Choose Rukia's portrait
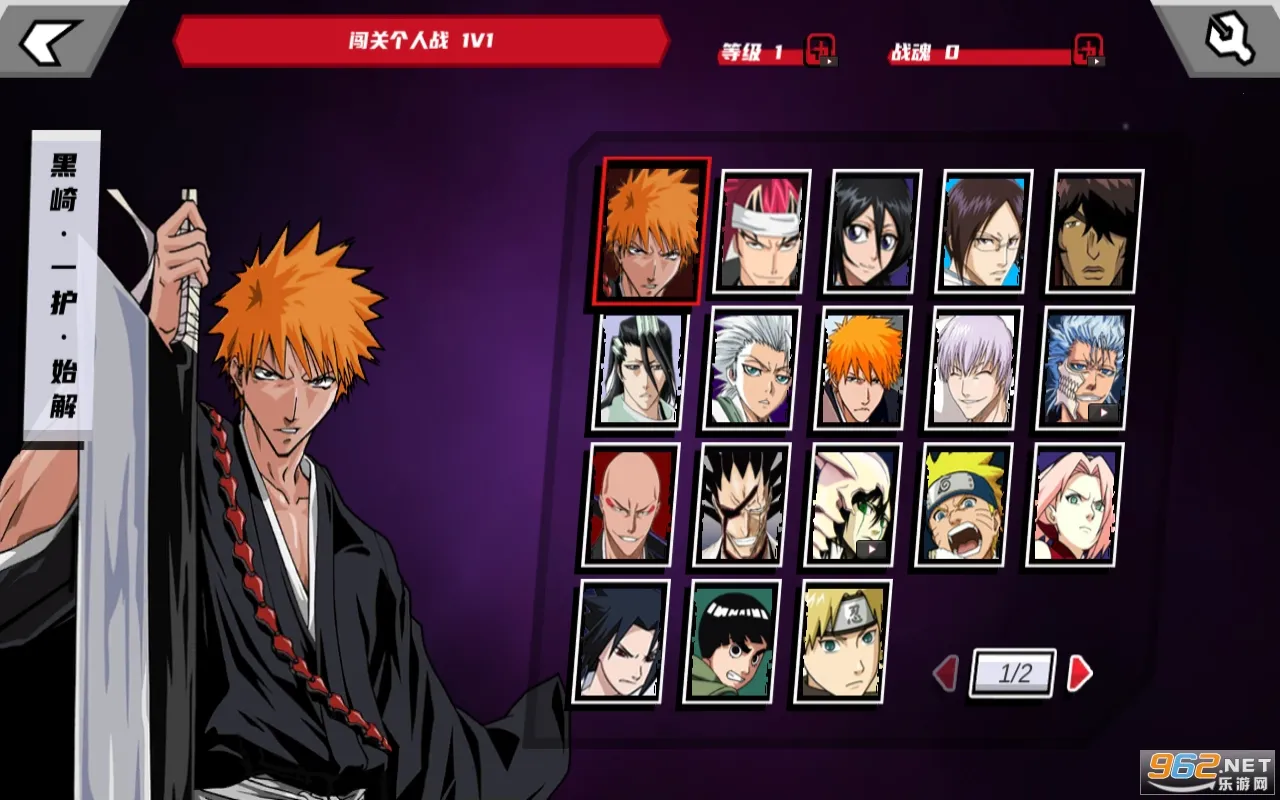1280x800 pixels. click(x=872, y=232)
